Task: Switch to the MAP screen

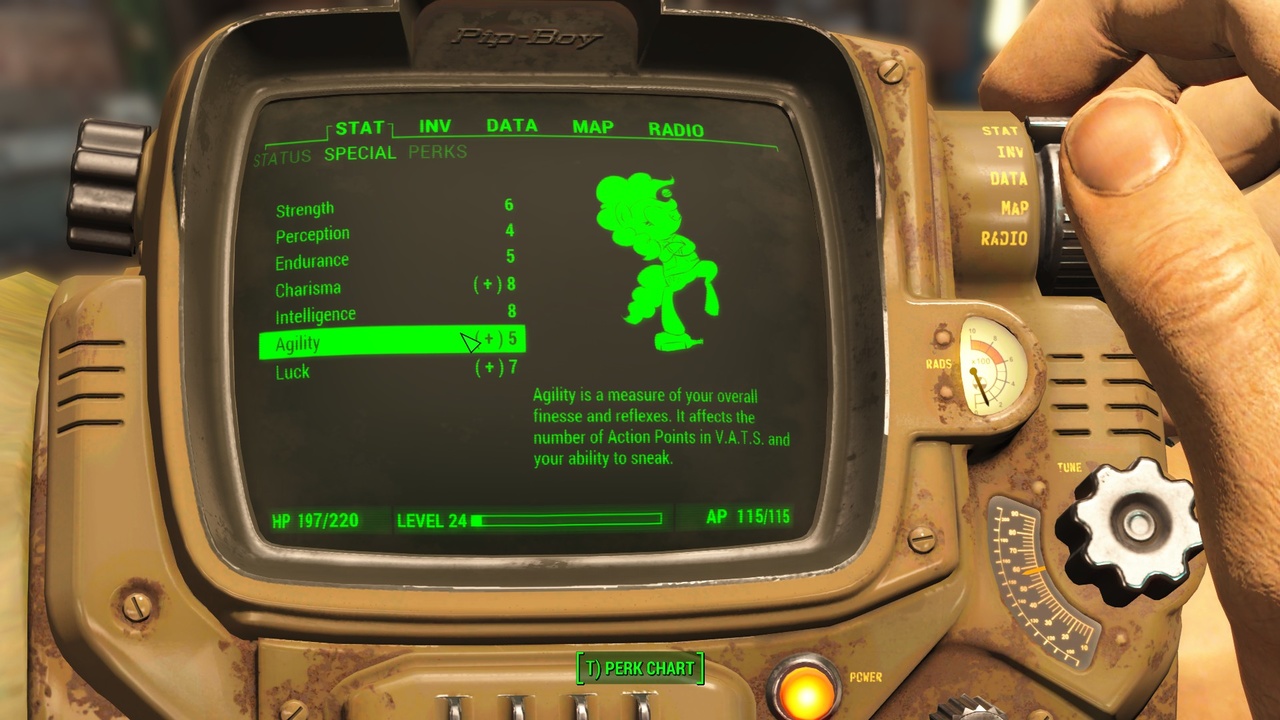Action: pos(594,126)
